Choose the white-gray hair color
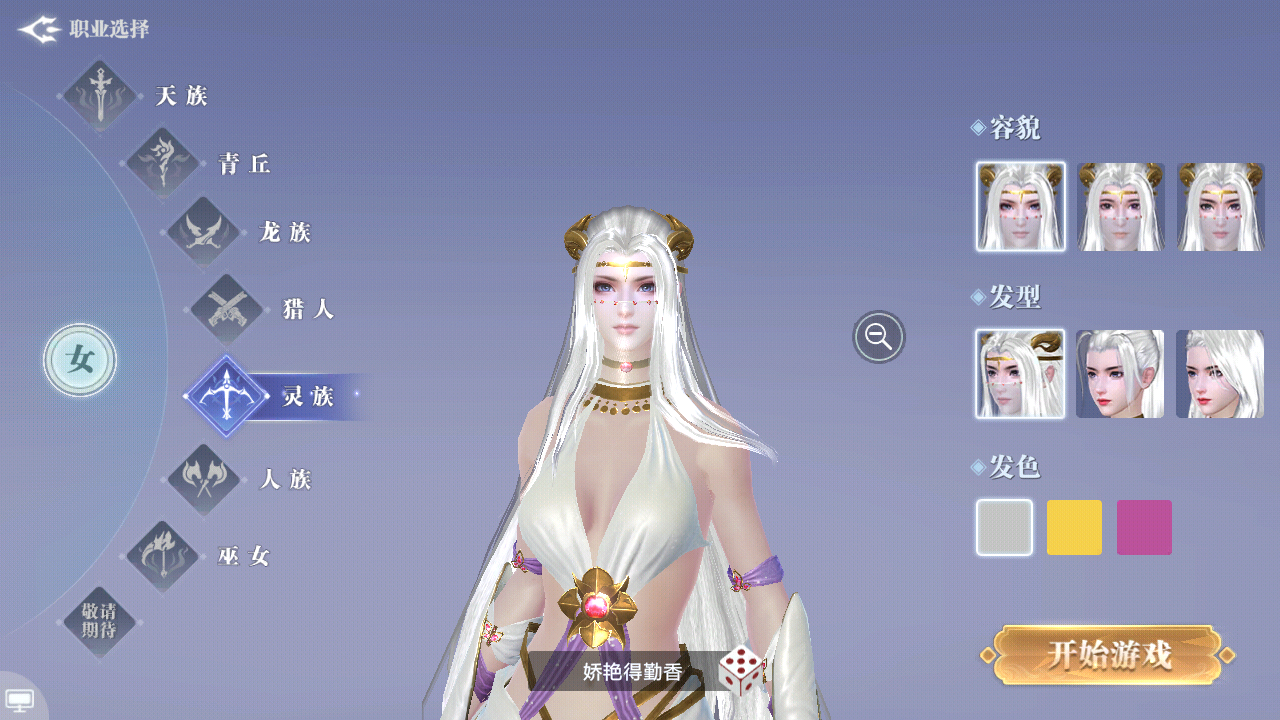Viewport: 1280px width, 720px height. [x=1004, y=528]
